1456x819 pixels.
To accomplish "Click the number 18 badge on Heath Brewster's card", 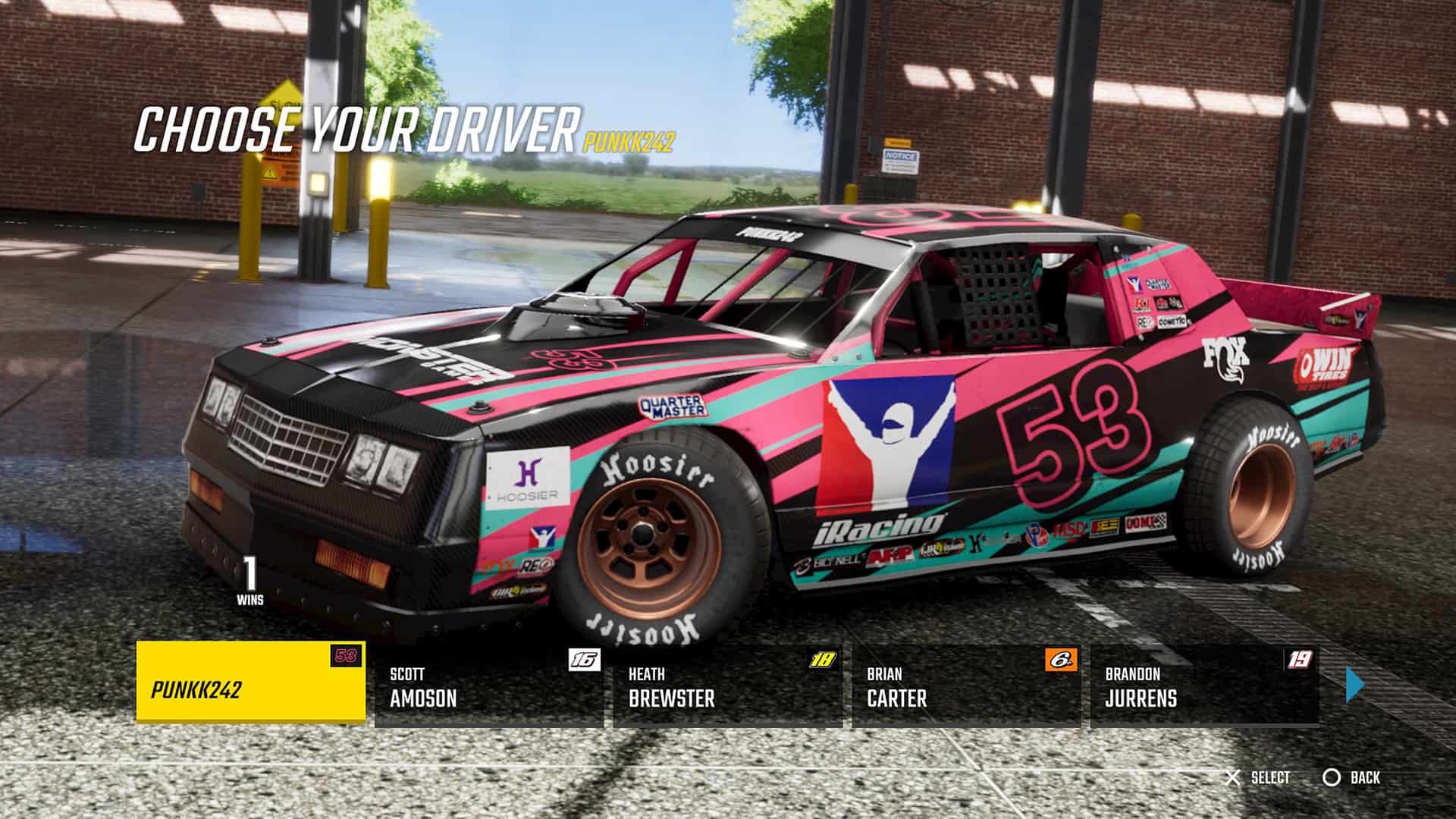I will click(821, 661).
